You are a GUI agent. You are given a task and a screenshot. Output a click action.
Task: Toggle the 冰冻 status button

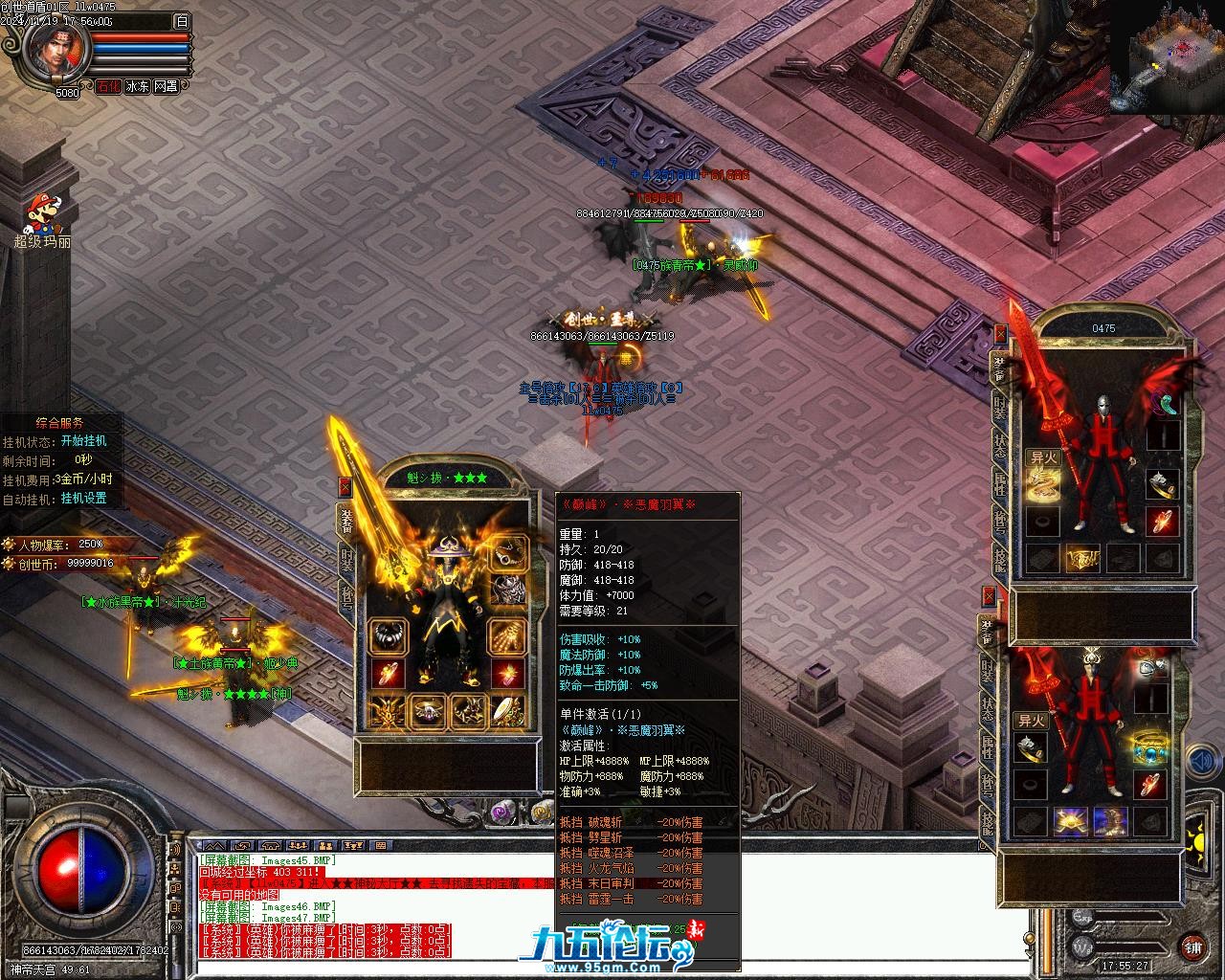click(x=137, y=86)
